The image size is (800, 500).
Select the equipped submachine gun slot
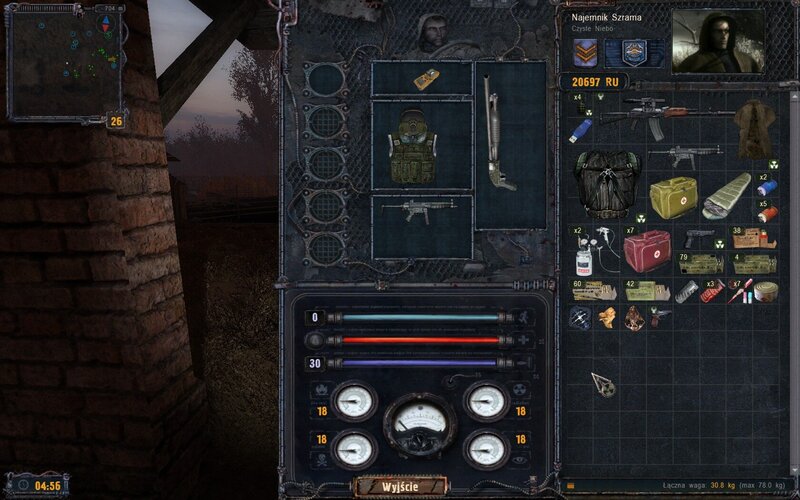click(421, 211)
